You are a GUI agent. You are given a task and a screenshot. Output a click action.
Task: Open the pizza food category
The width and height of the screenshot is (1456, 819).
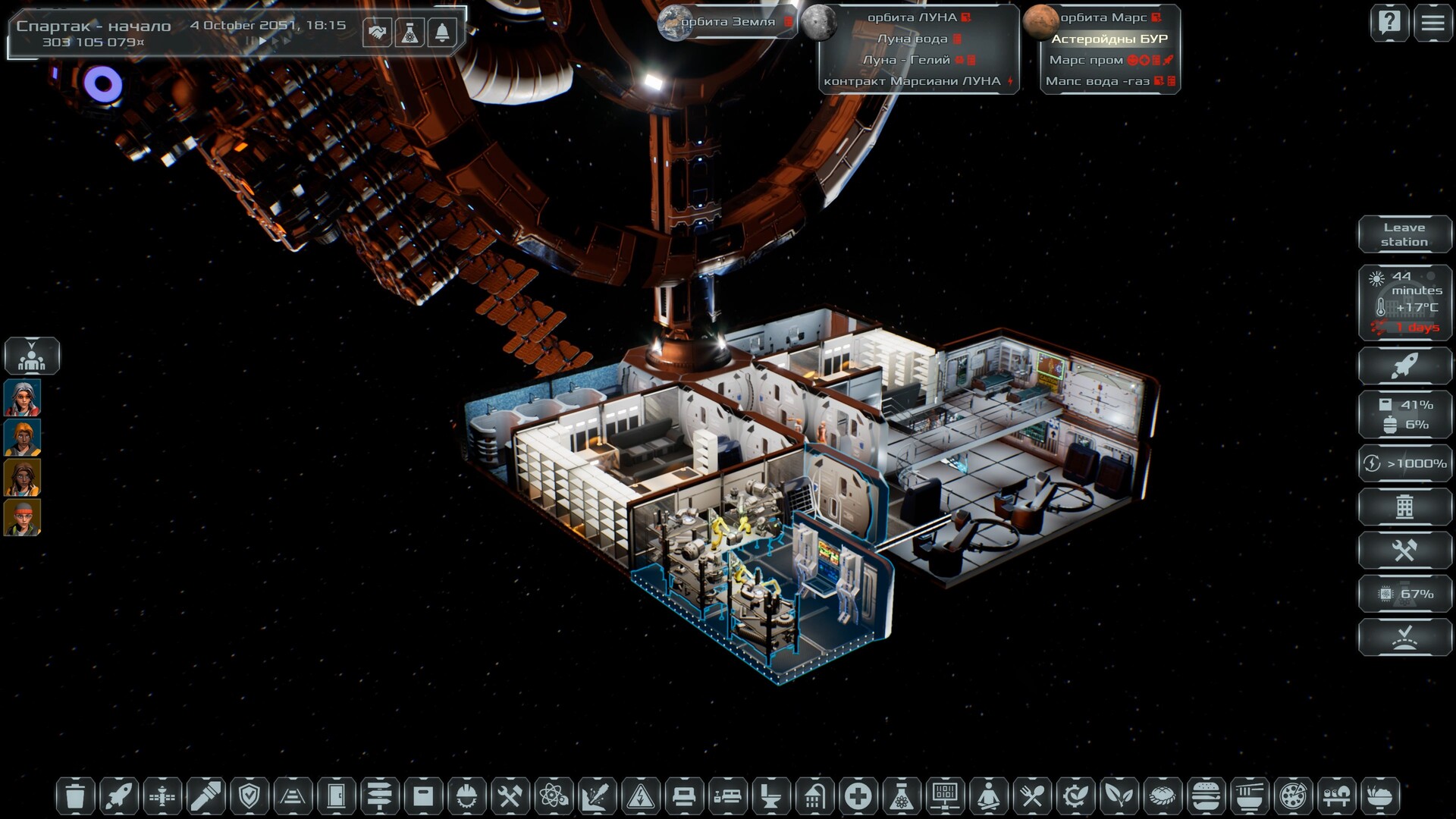point(1292,796)
